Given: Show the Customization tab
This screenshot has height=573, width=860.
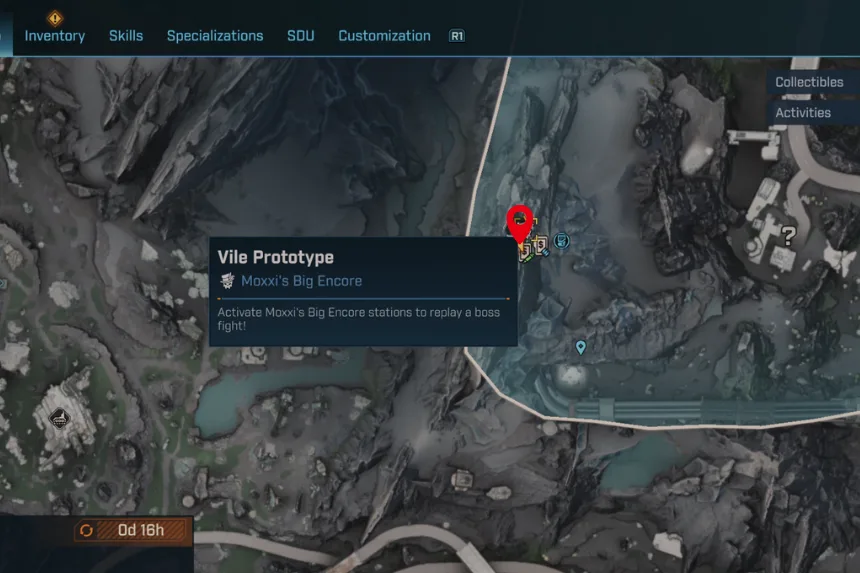Looking at the screenshot, I should tap(384, 36).
